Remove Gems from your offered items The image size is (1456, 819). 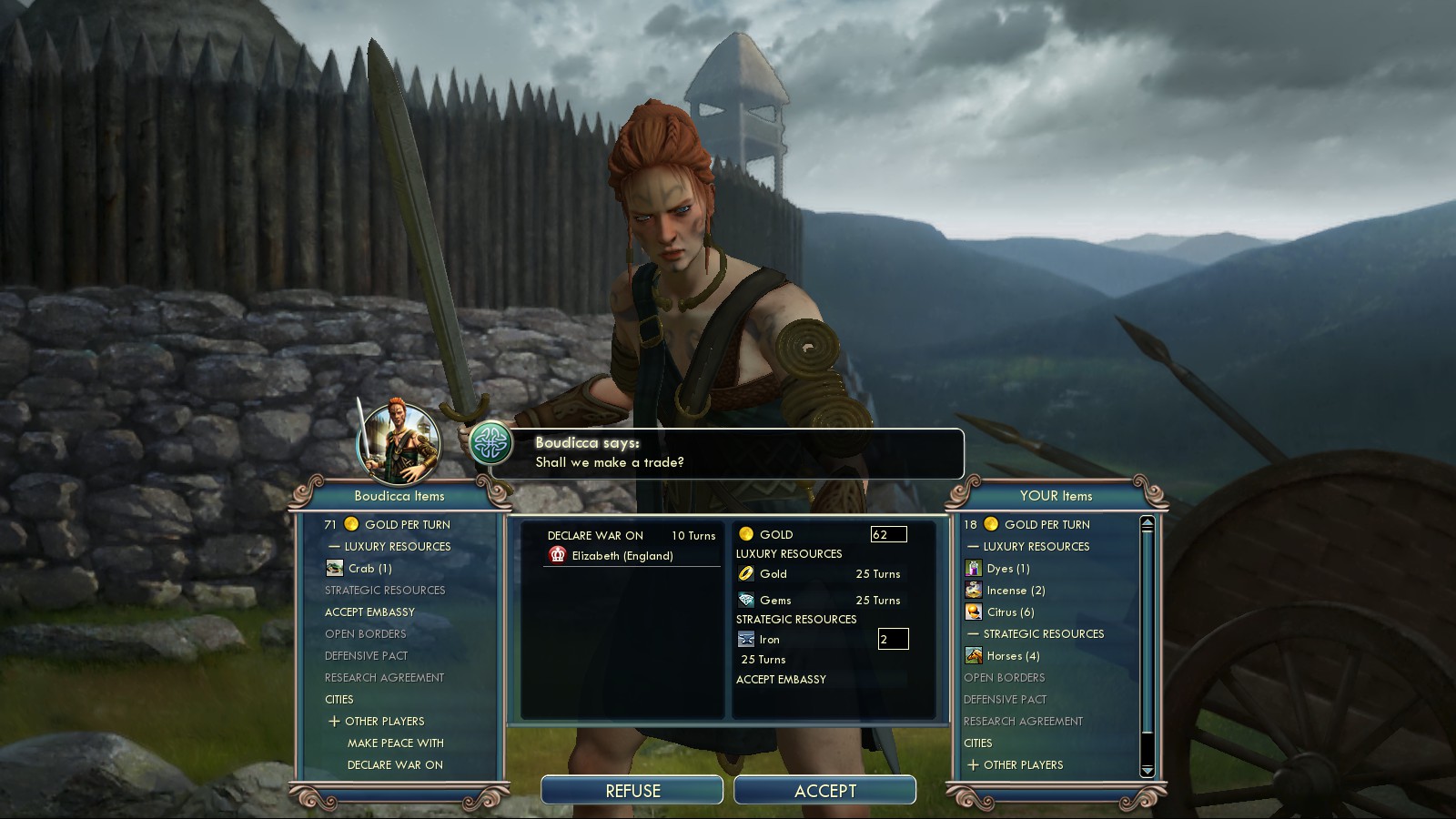[x=775, y=601]
